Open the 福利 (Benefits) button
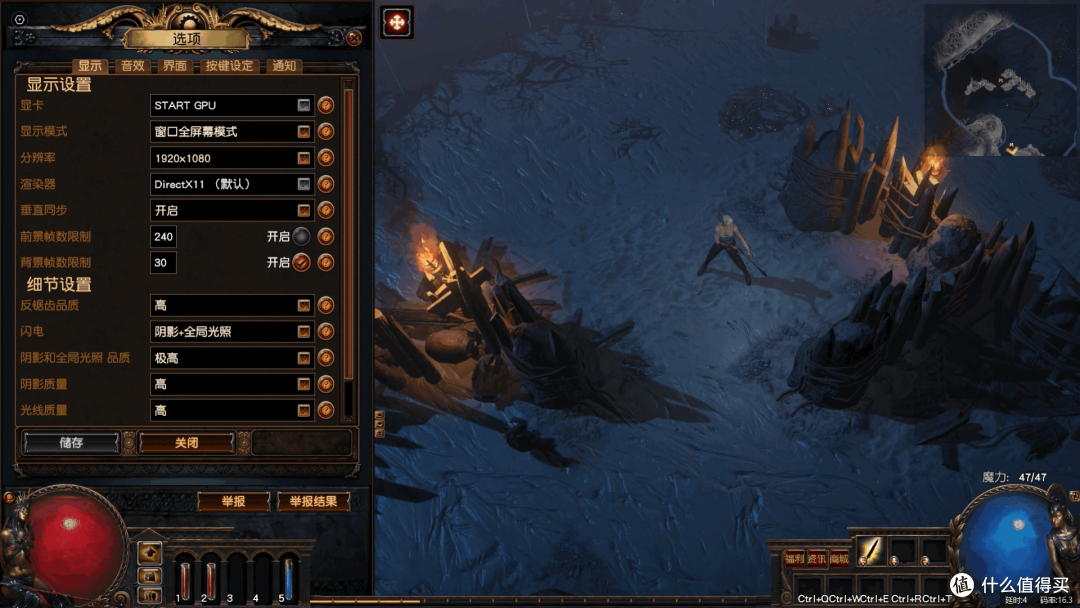This screenshot has width=1080, height=608. coord(794,558)
